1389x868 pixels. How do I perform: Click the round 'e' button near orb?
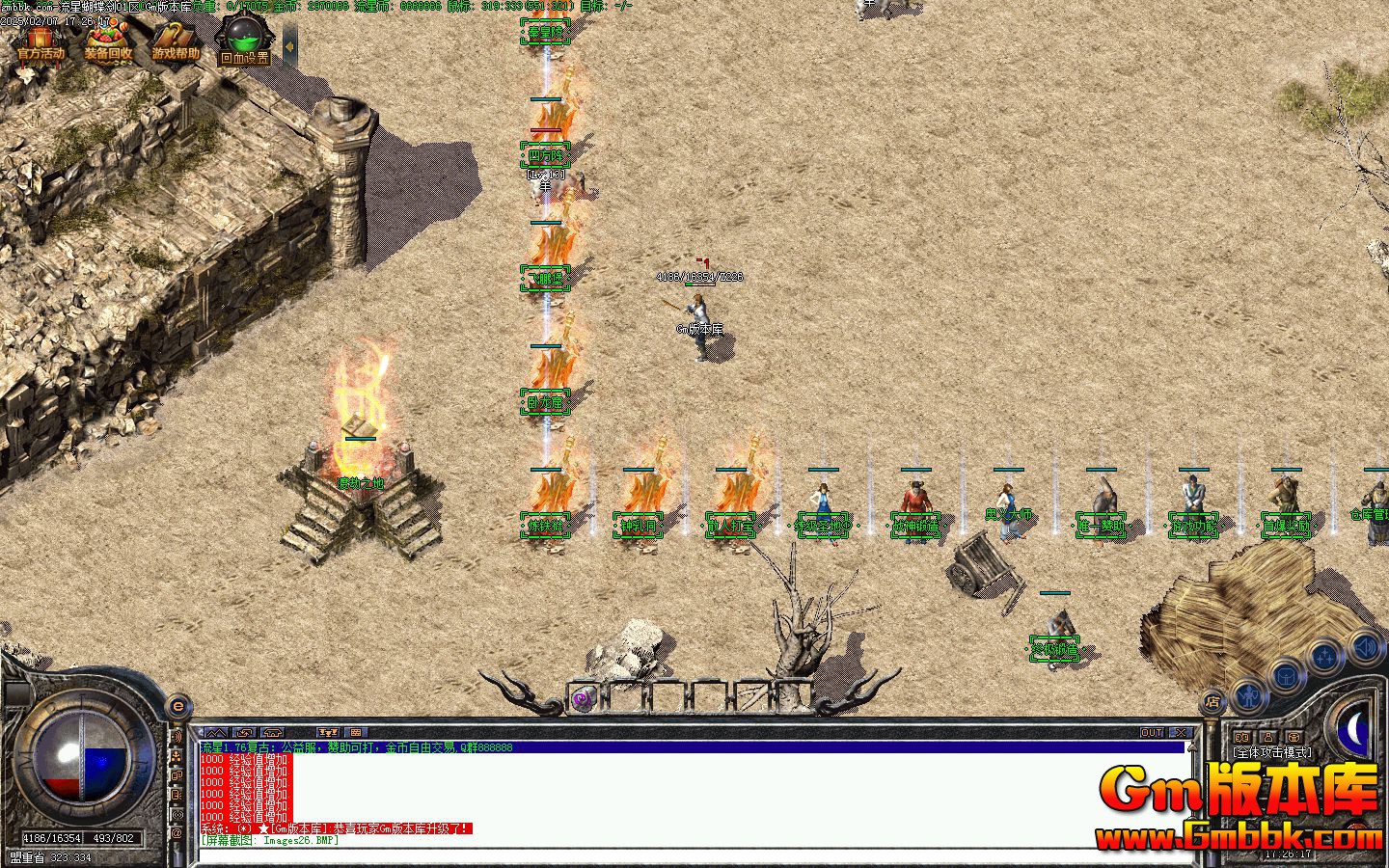pyautogui.click(x=177, y=706)
